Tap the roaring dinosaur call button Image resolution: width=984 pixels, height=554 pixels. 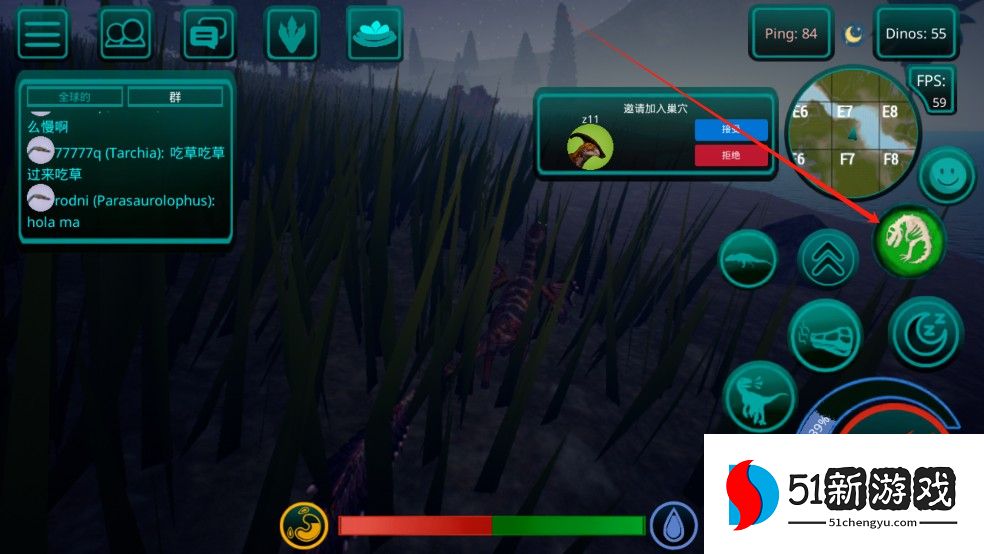point(758,397)
